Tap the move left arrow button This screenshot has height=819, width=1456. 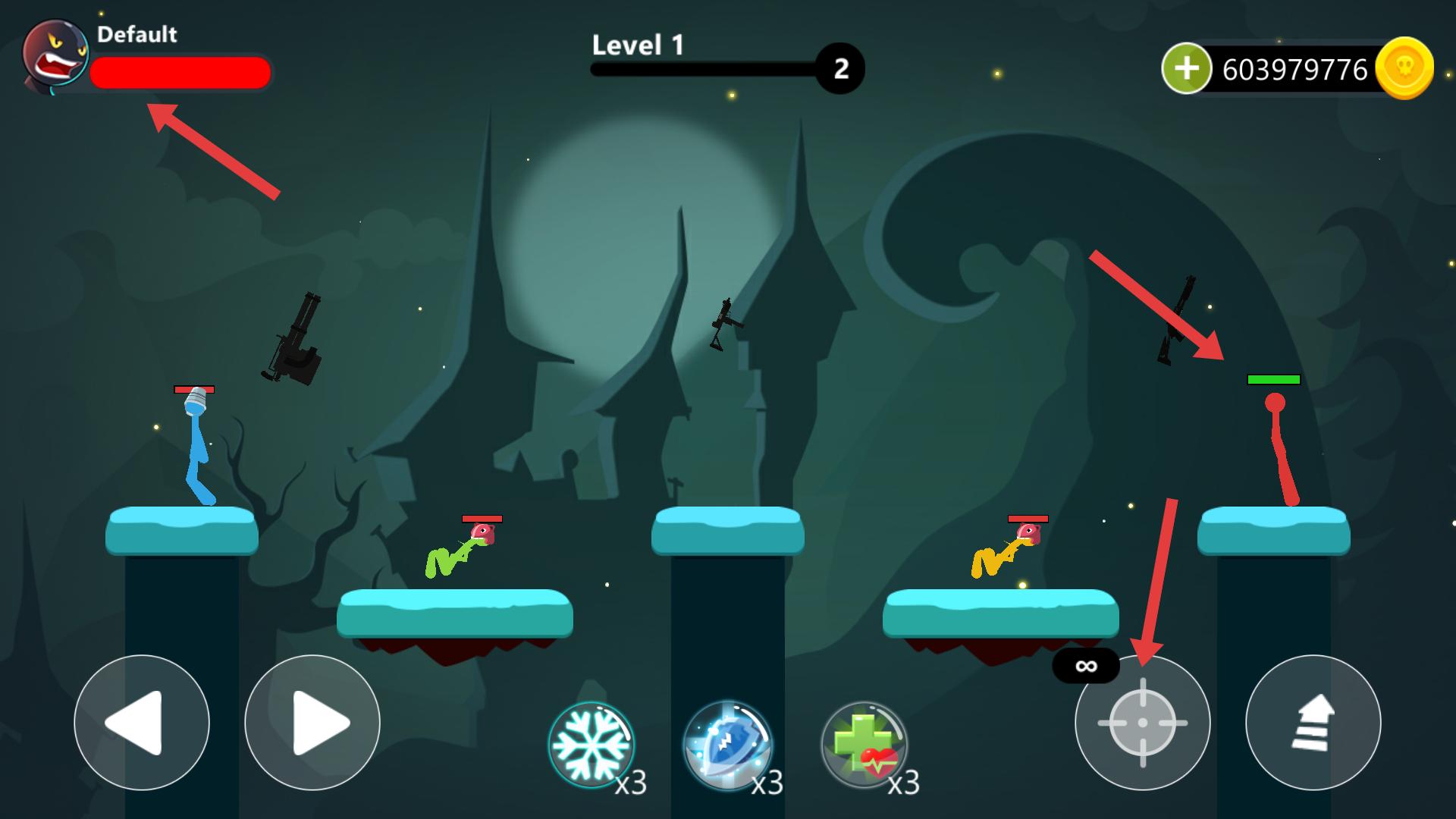(142, 723)
